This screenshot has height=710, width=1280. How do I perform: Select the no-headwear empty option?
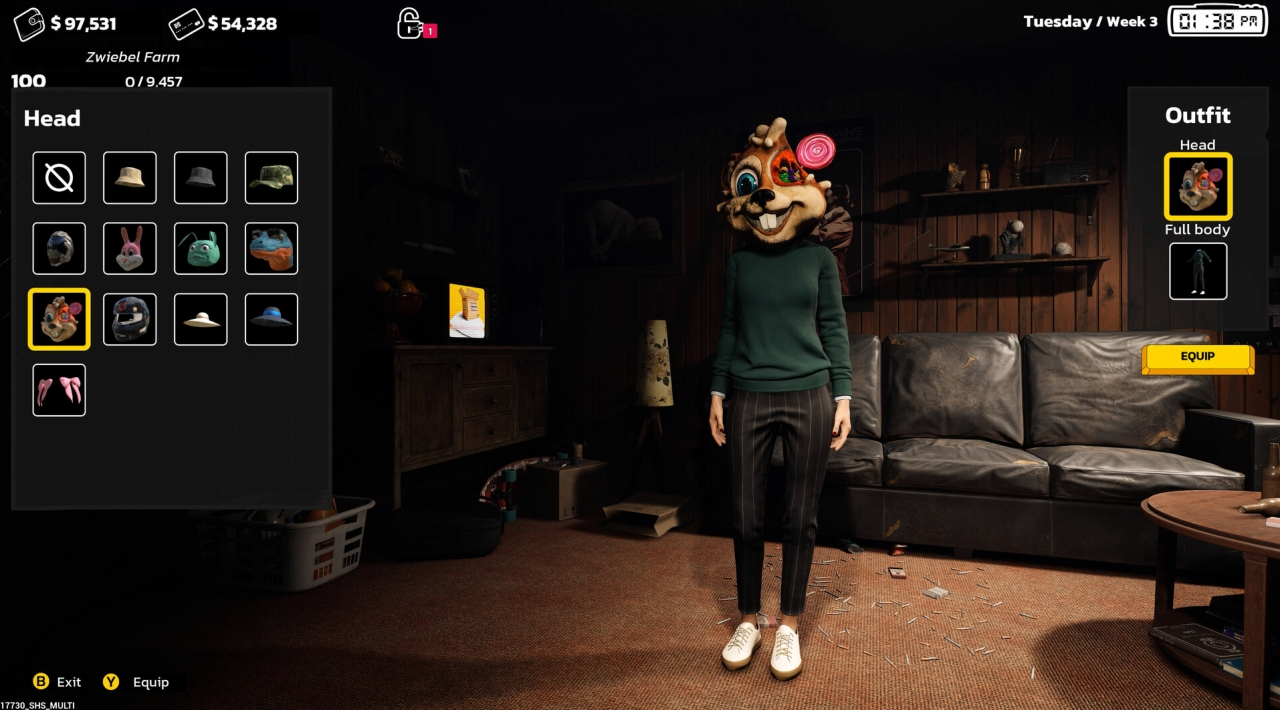point(59,178)
